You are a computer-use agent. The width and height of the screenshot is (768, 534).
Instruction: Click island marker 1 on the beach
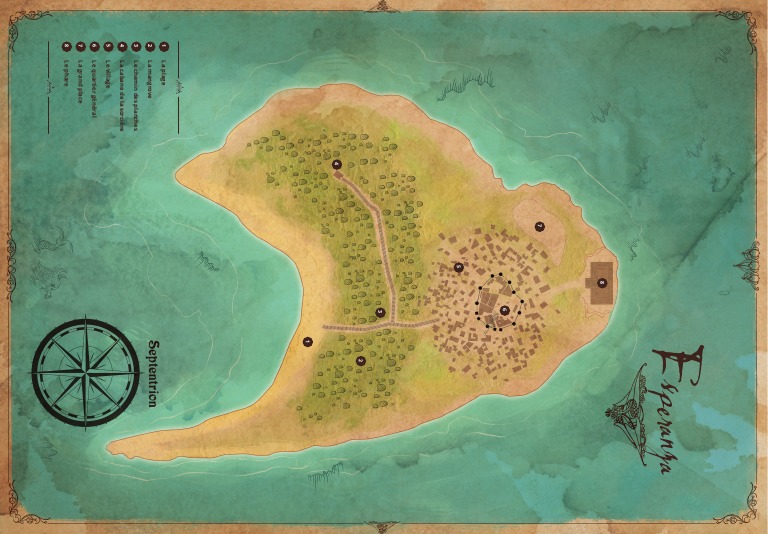coord(308,341)
